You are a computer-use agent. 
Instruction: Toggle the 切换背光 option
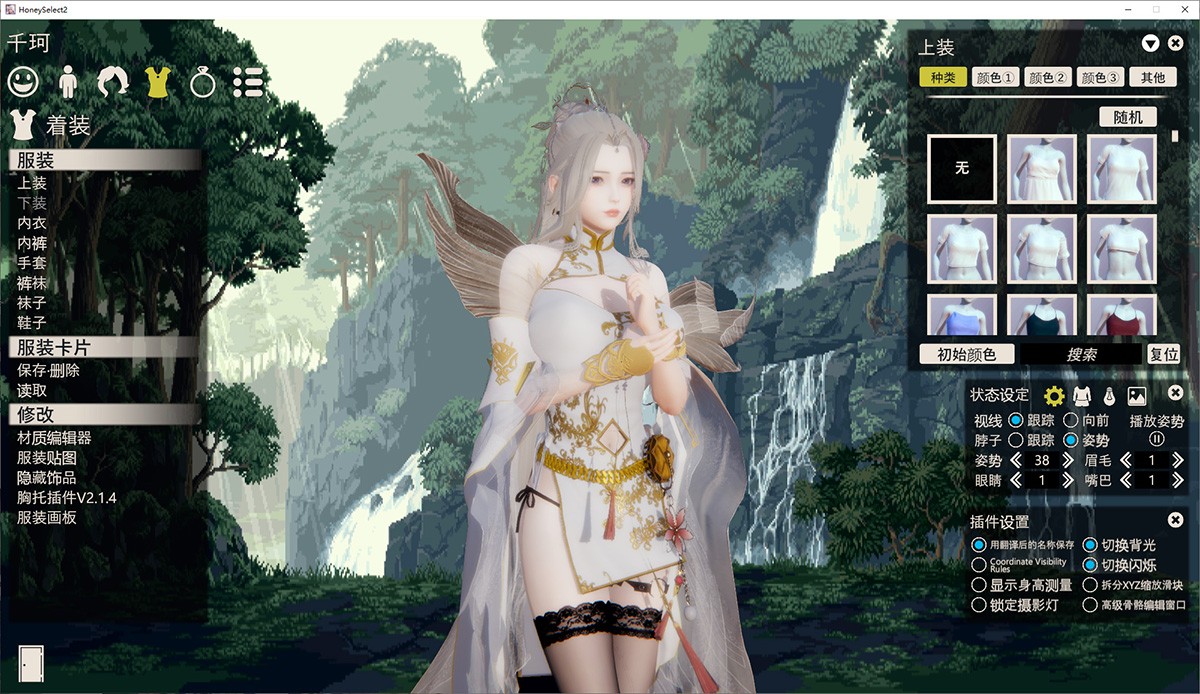click(1090, 545)
